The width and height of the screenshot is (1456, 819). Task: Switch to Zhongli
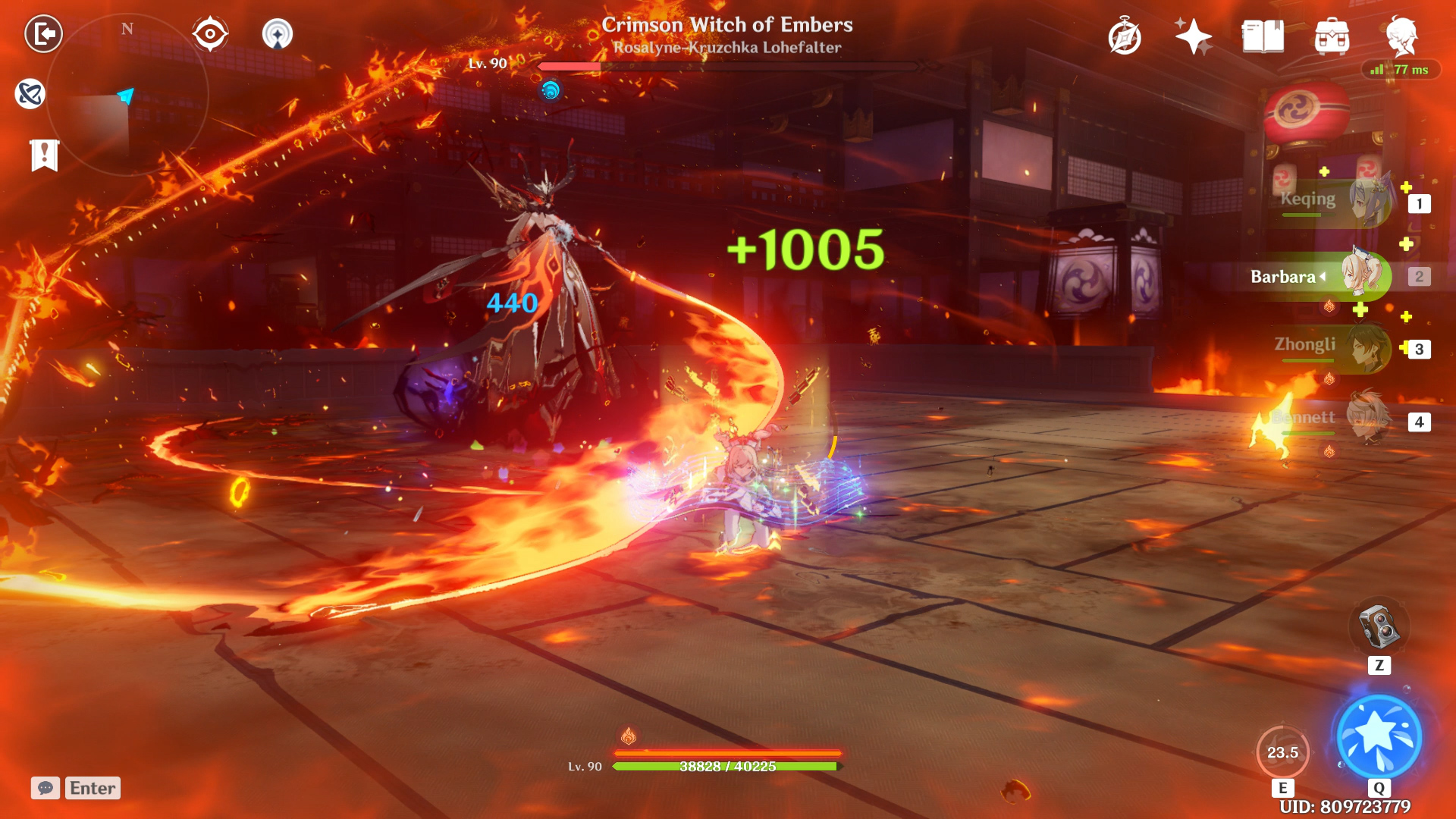tap(1335, 347)
